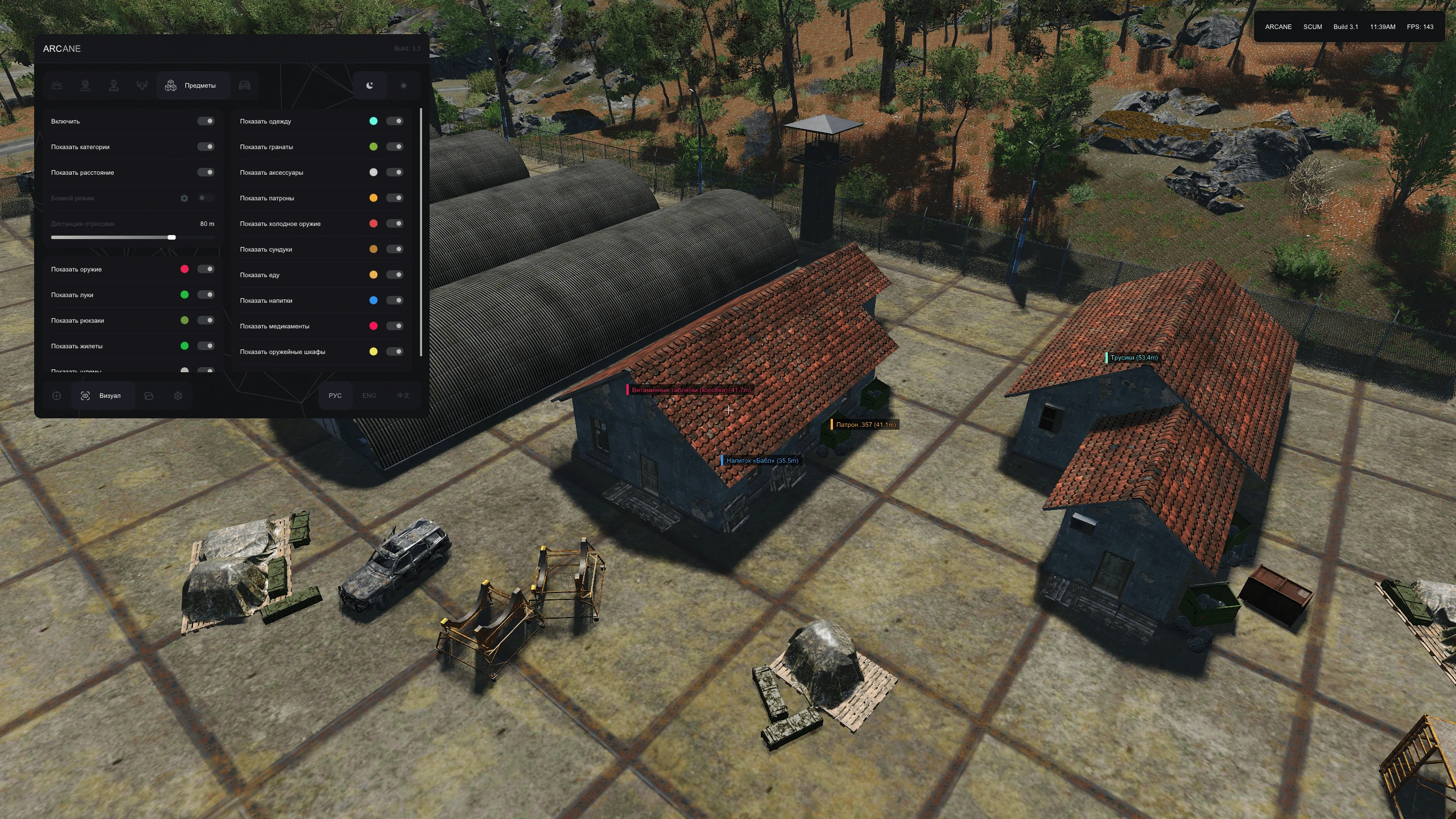Open the yellow swatch for "Показать оружейные шкафы"
This screenshot has width=1456, height=819.
(x=373, y=352)
